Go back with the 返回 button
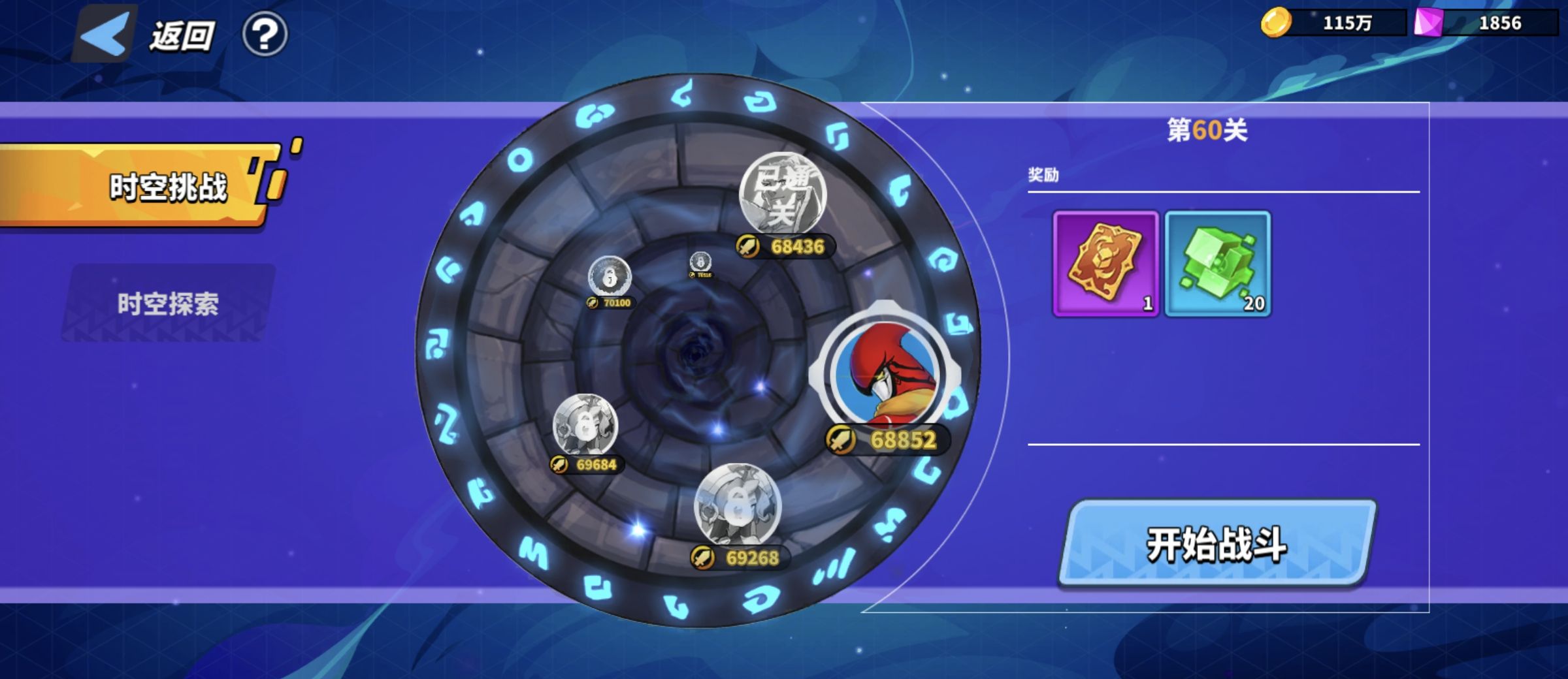This screenshot has width=1568, height=679. (147, 35)
